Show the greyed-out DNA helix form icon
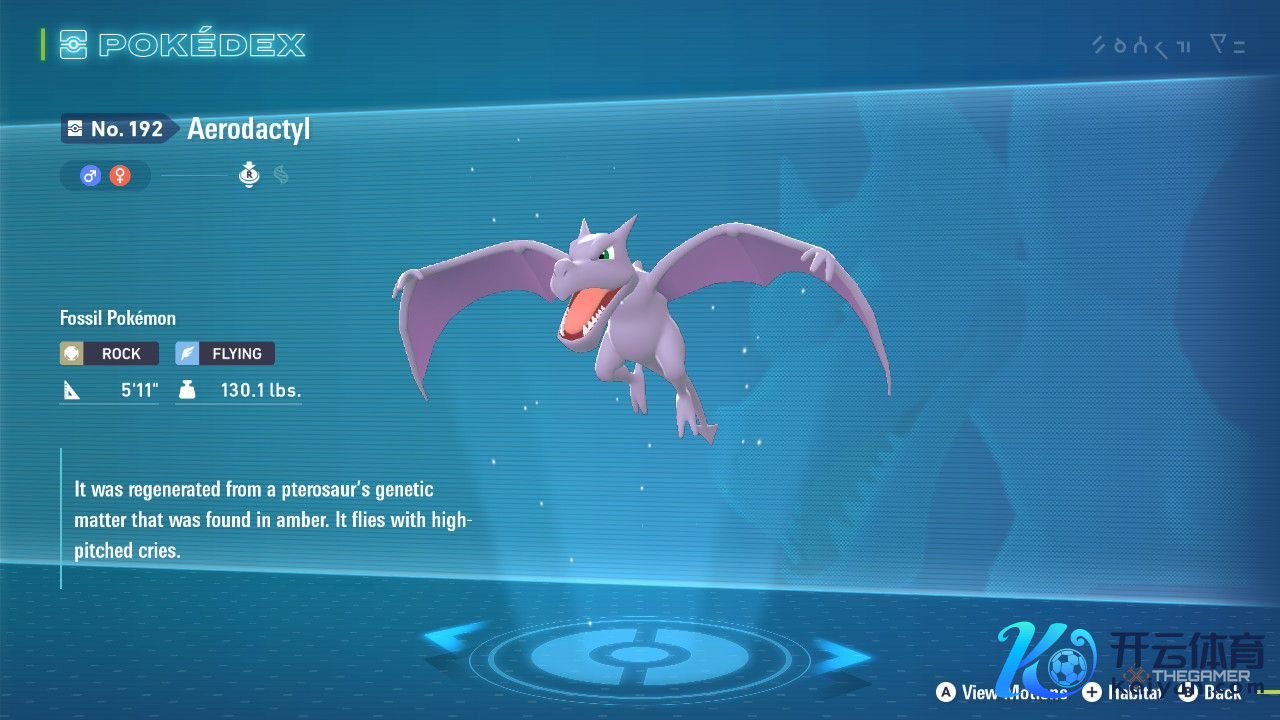Viewport: 1280px width, 720px height. click(x=281, y=176)
